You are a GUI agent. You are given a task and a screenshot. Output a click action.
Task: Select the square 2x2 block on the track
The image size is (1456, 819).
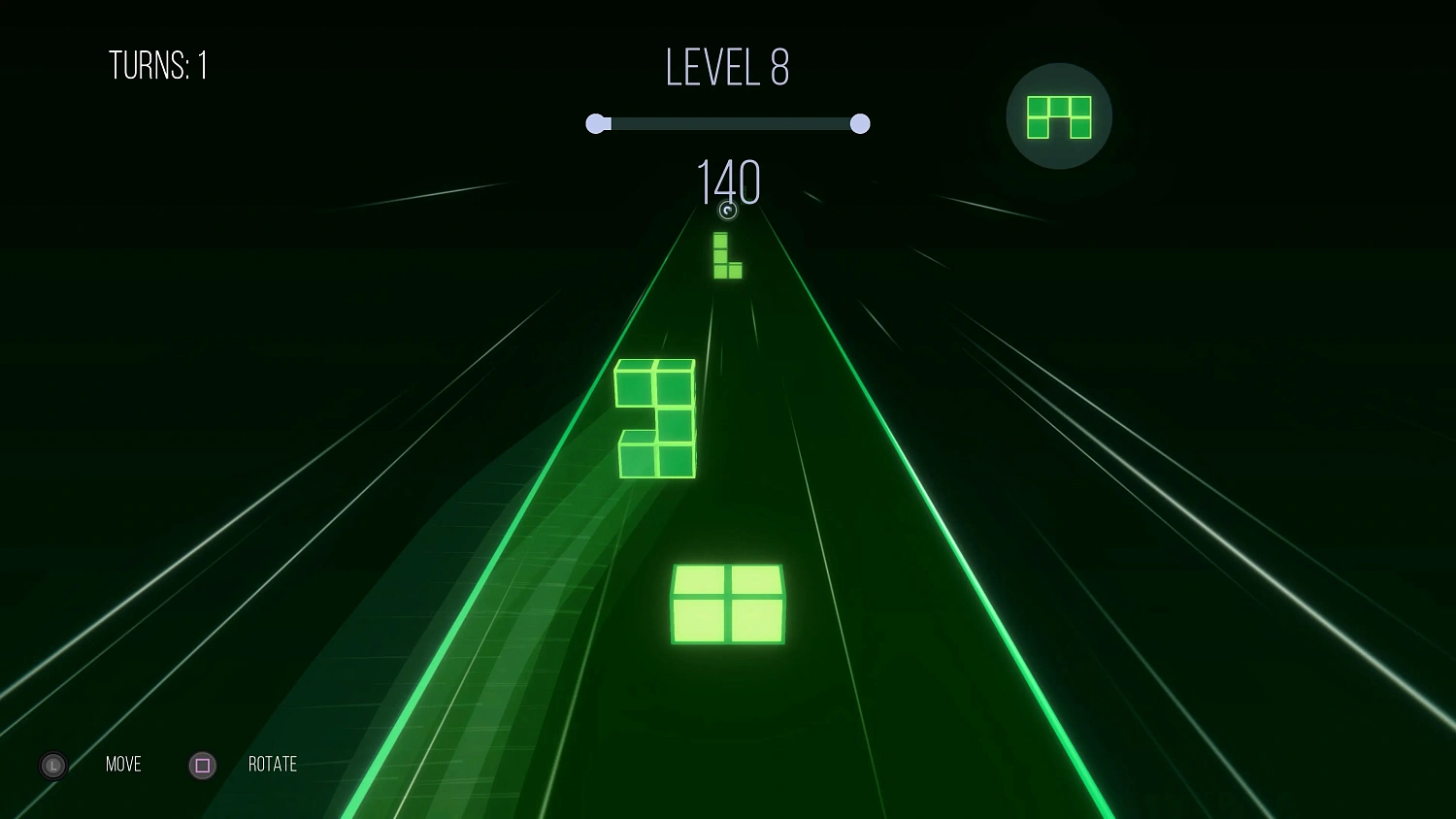[x=726, y=605]
